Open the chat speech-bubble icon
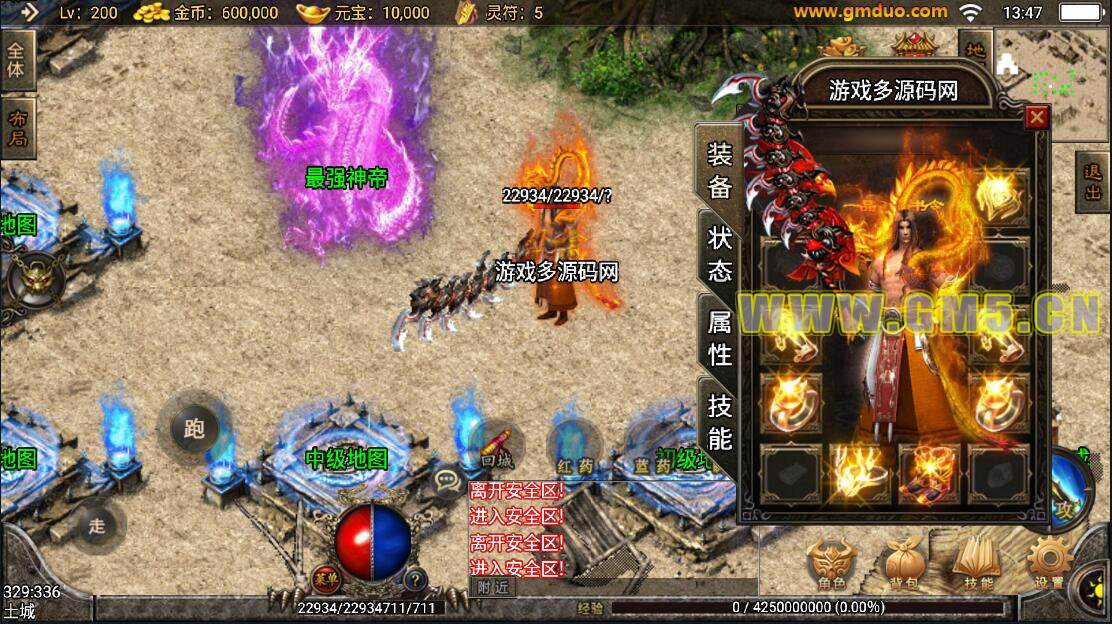The height and width of the screenshot is (624, 1112). click(x=447, y=481)
